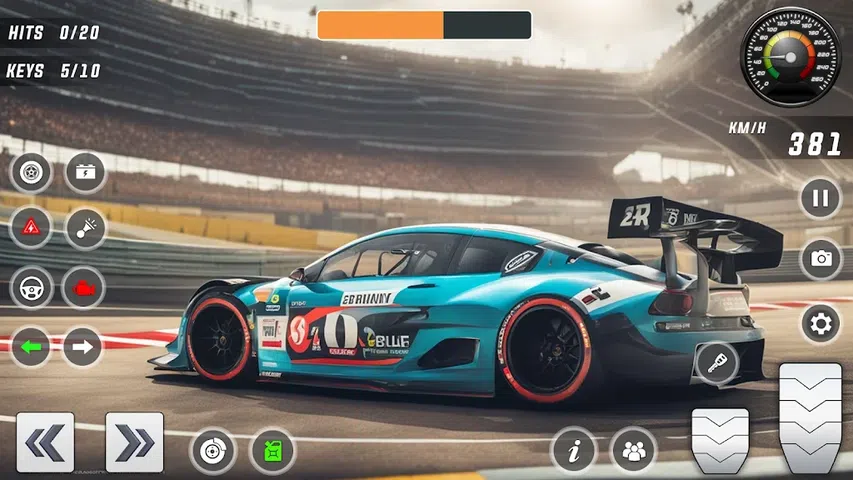Viewport: 853px width, 480px height.
Task: Tap the wheel tire icon
Action: [31, 172]
